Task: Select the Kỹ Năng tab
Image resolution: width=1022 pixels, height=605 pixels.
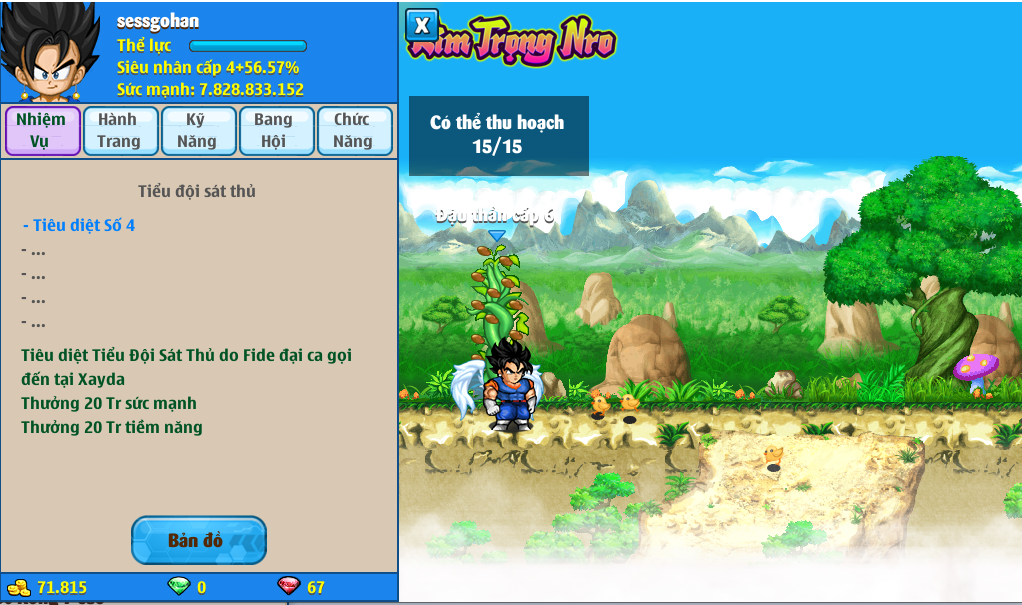Action: click(197, 131)
